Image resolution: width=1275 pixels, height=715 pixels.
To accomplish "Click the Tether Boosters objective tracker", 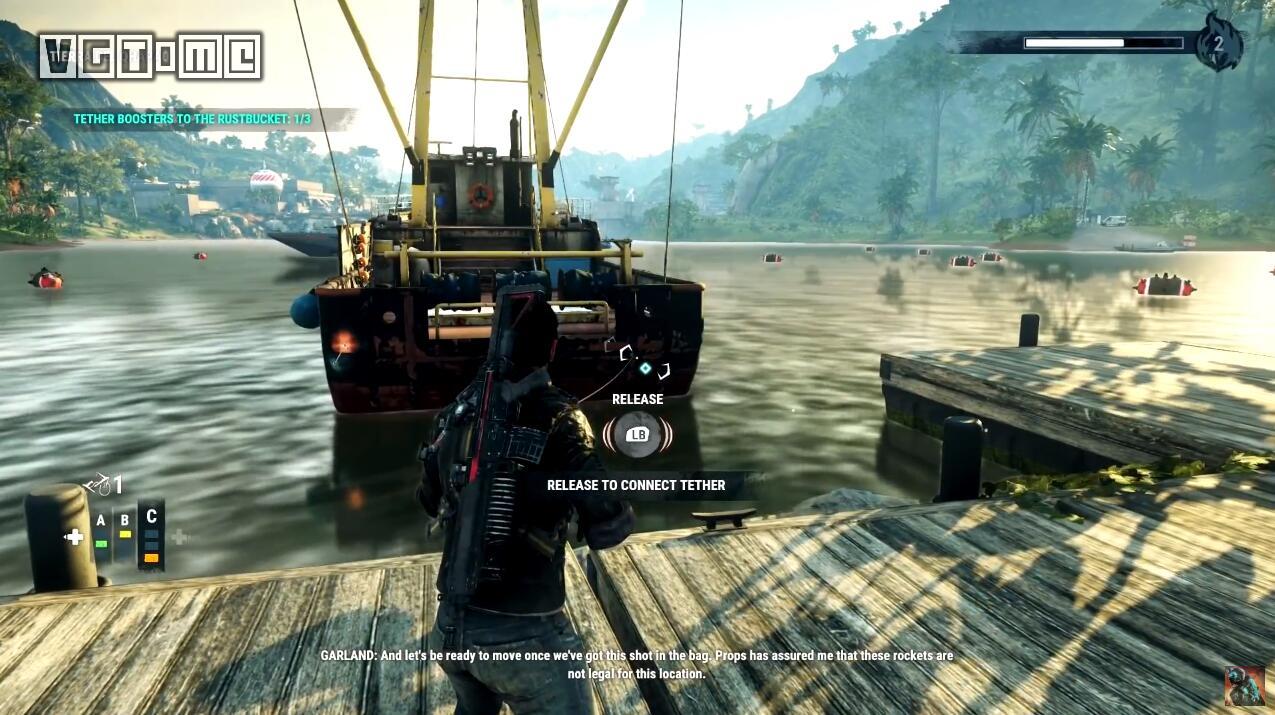I will click(192, 119).
